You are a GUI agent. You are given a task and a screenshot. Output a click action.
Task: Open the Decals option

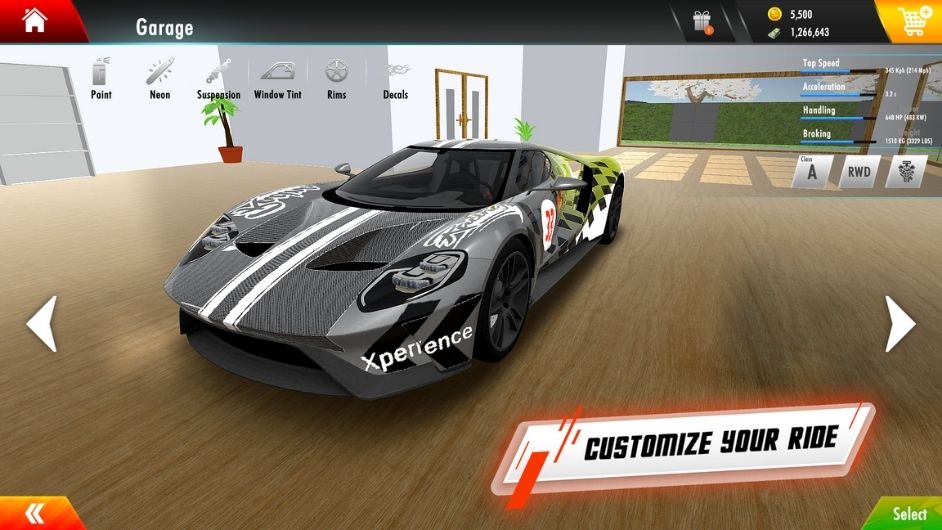[396, 78]
